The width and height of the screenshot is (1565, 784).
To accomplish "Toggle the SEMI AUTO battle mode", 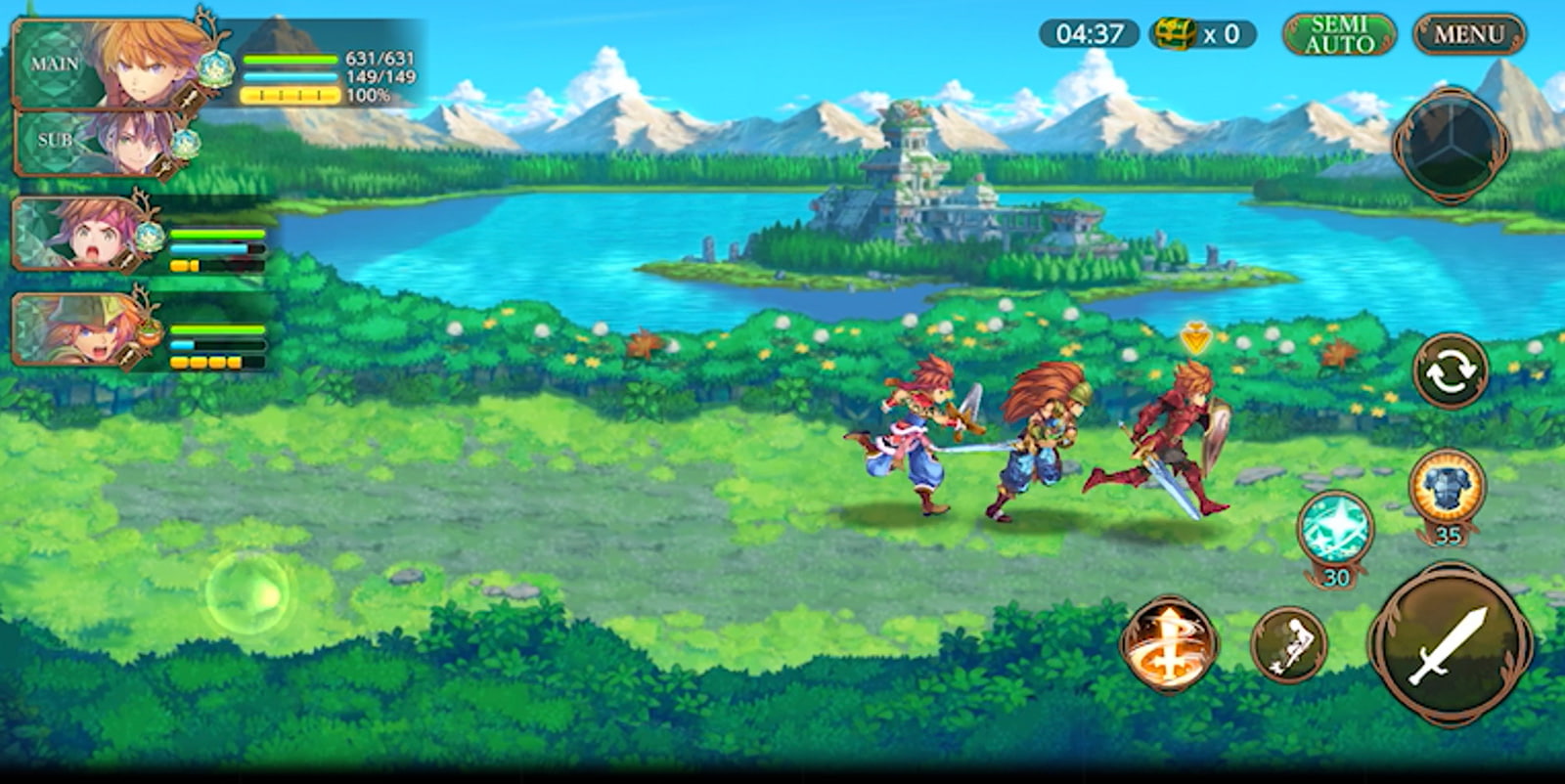I will point(1339,34).
